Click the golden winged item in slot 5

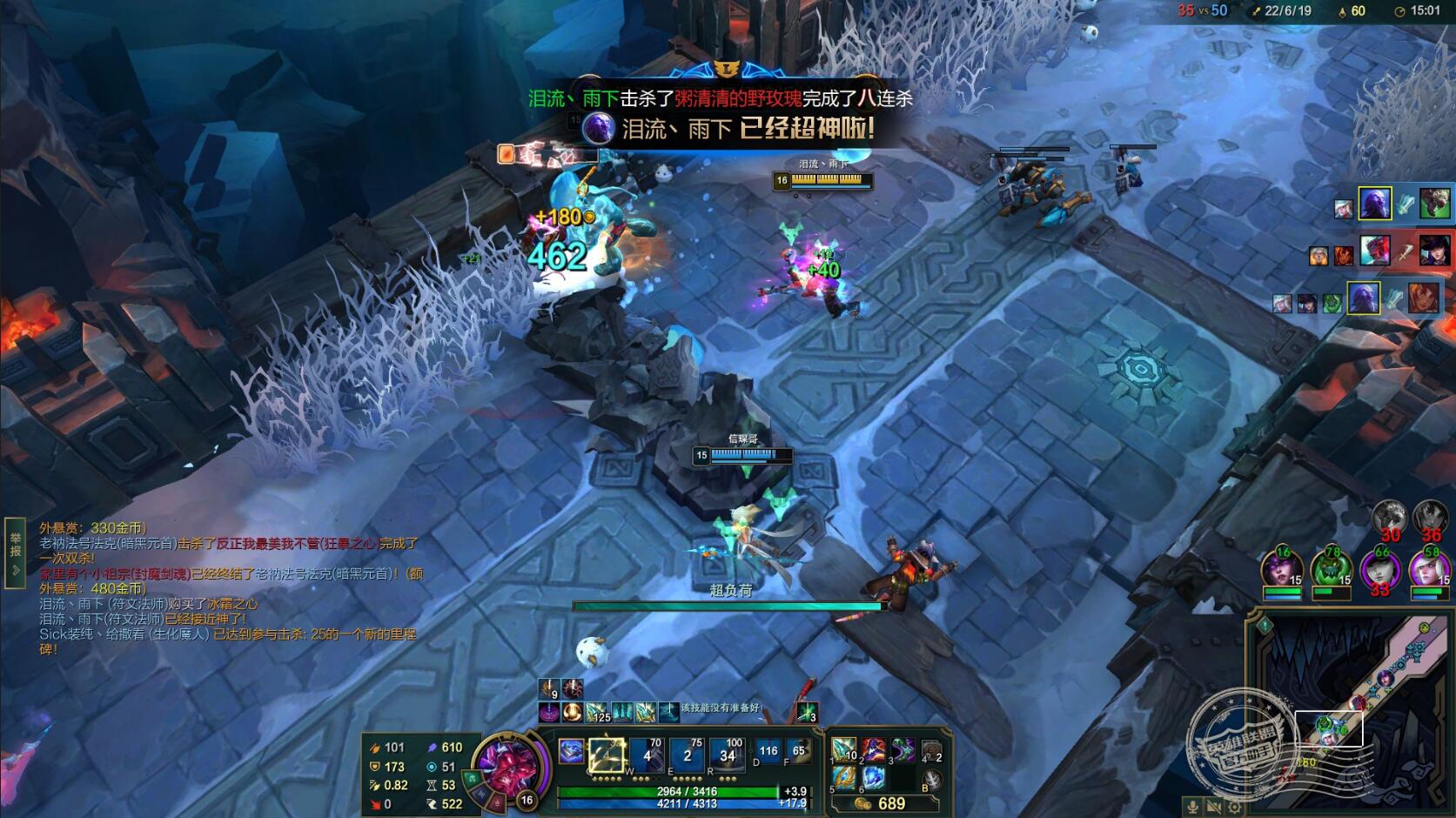click(842, 777)
